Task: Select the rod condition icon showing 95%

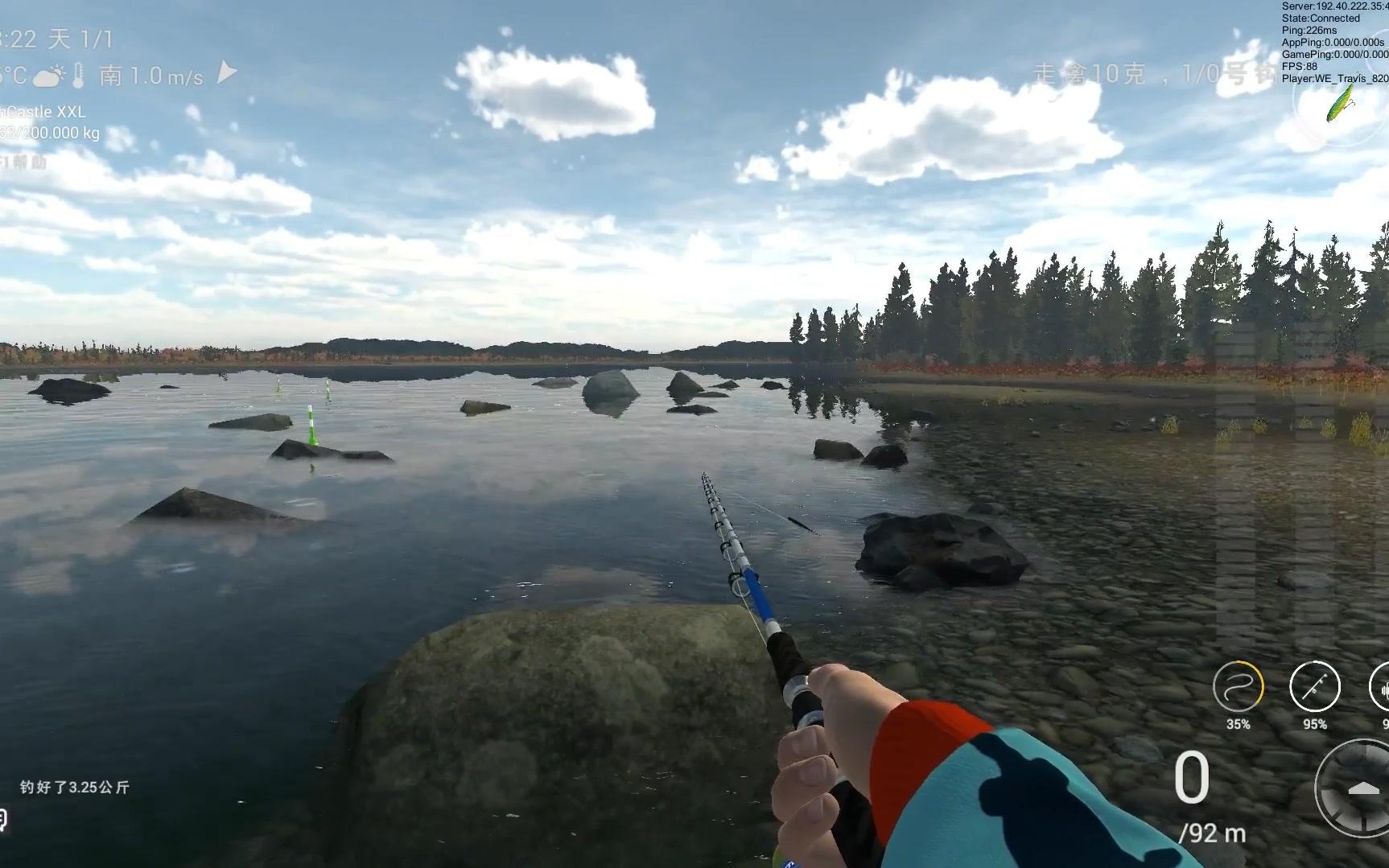Action: tap(1317, 688)
